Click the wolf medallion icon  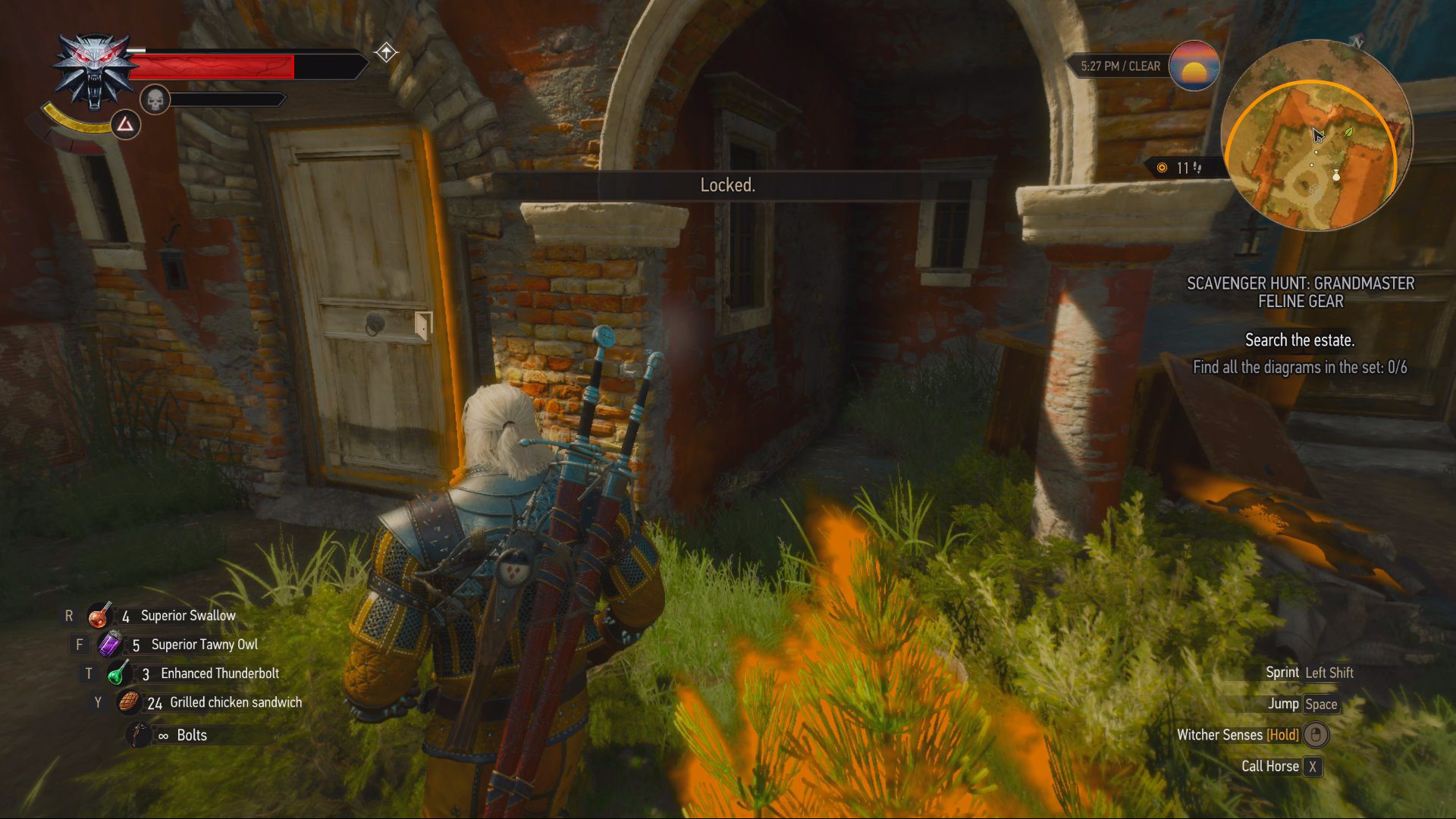pos(94,72)
